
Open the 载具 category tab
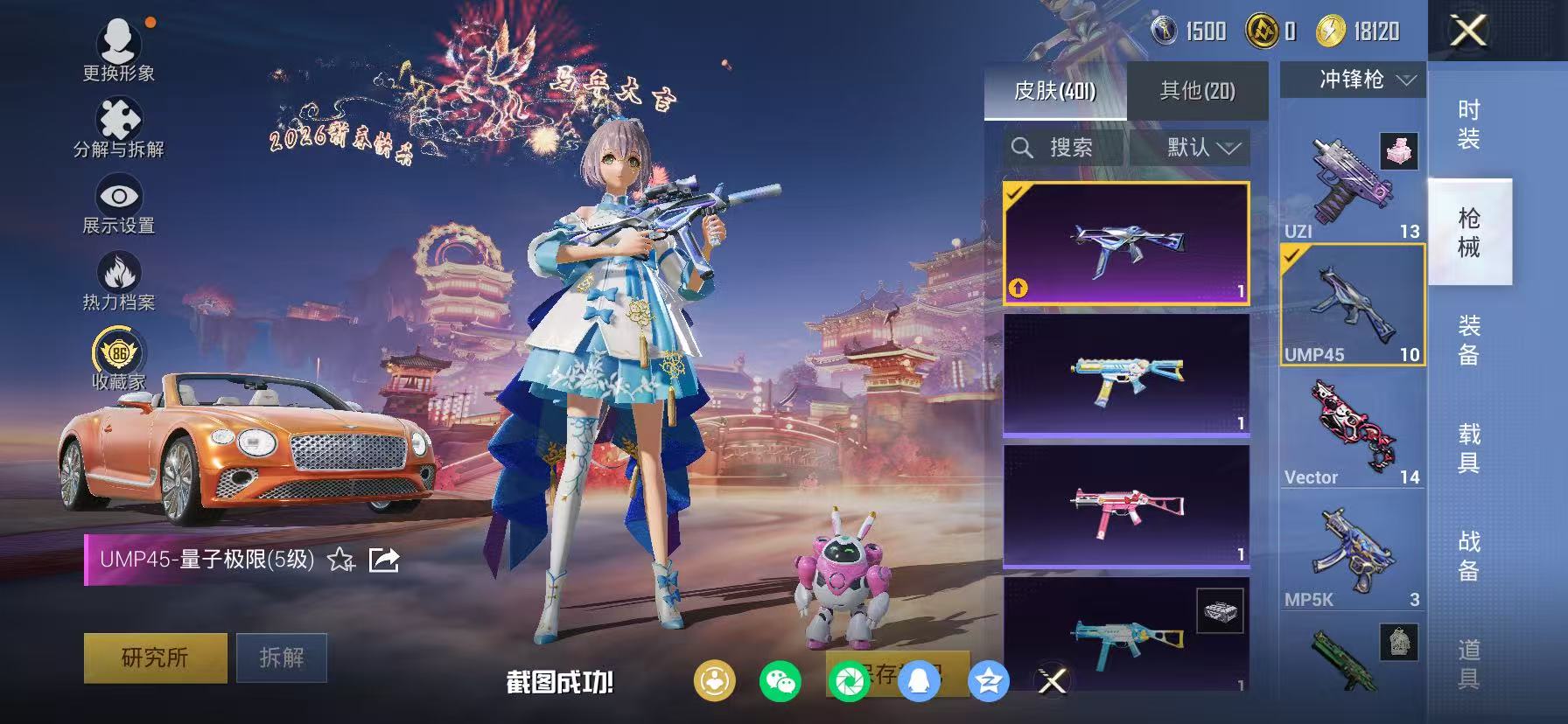coord(1470,446)
